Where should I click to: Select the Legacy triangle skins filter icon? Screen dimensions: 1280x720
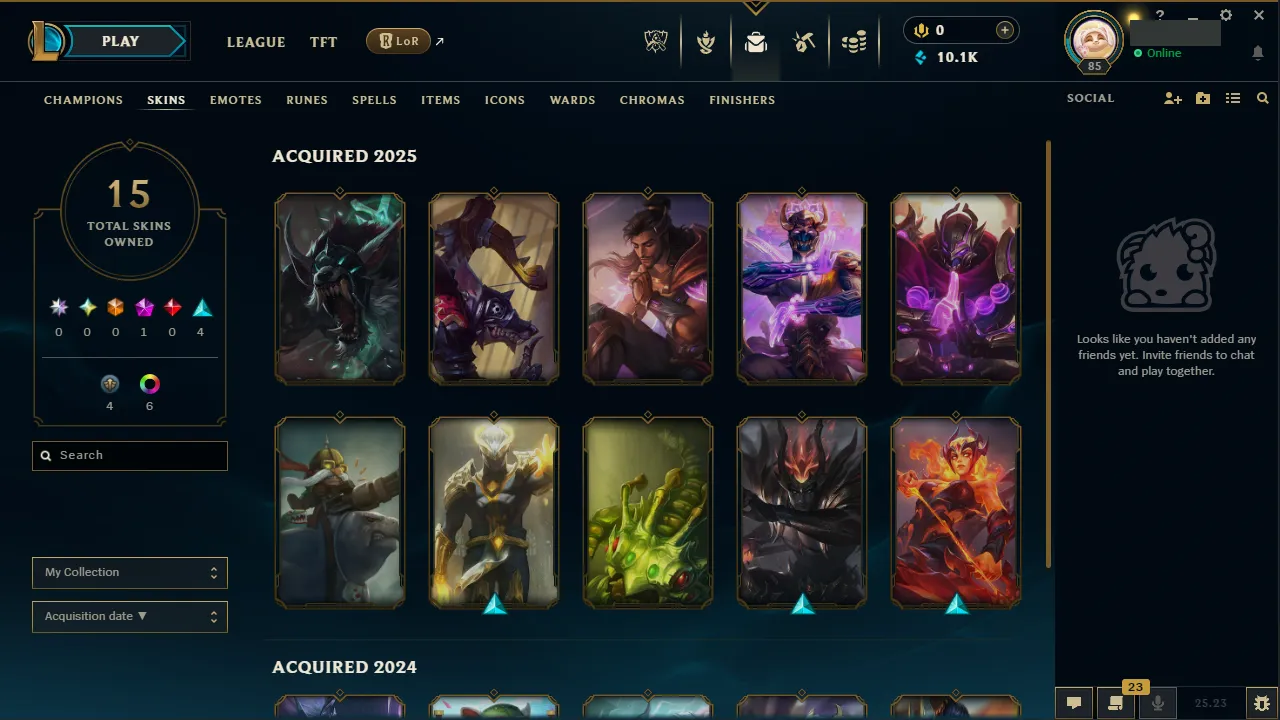201,307
